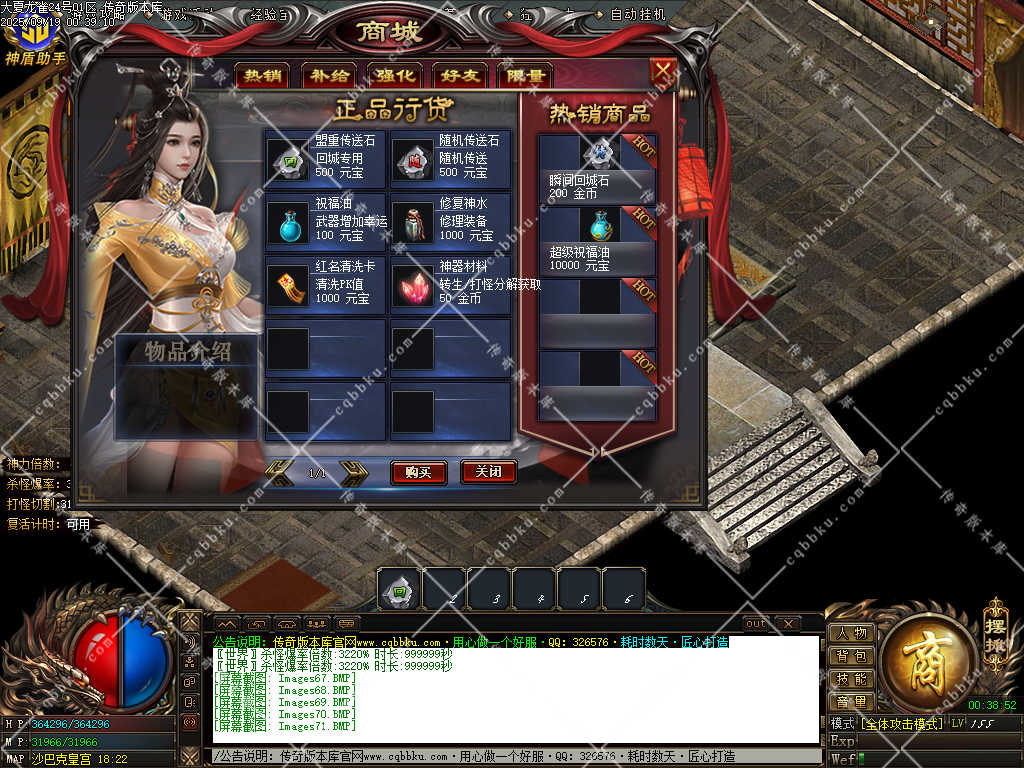Select hot item 瞬间回城石
The width and height of the screenshot is (1024, 768).
[x=599, y=153]
